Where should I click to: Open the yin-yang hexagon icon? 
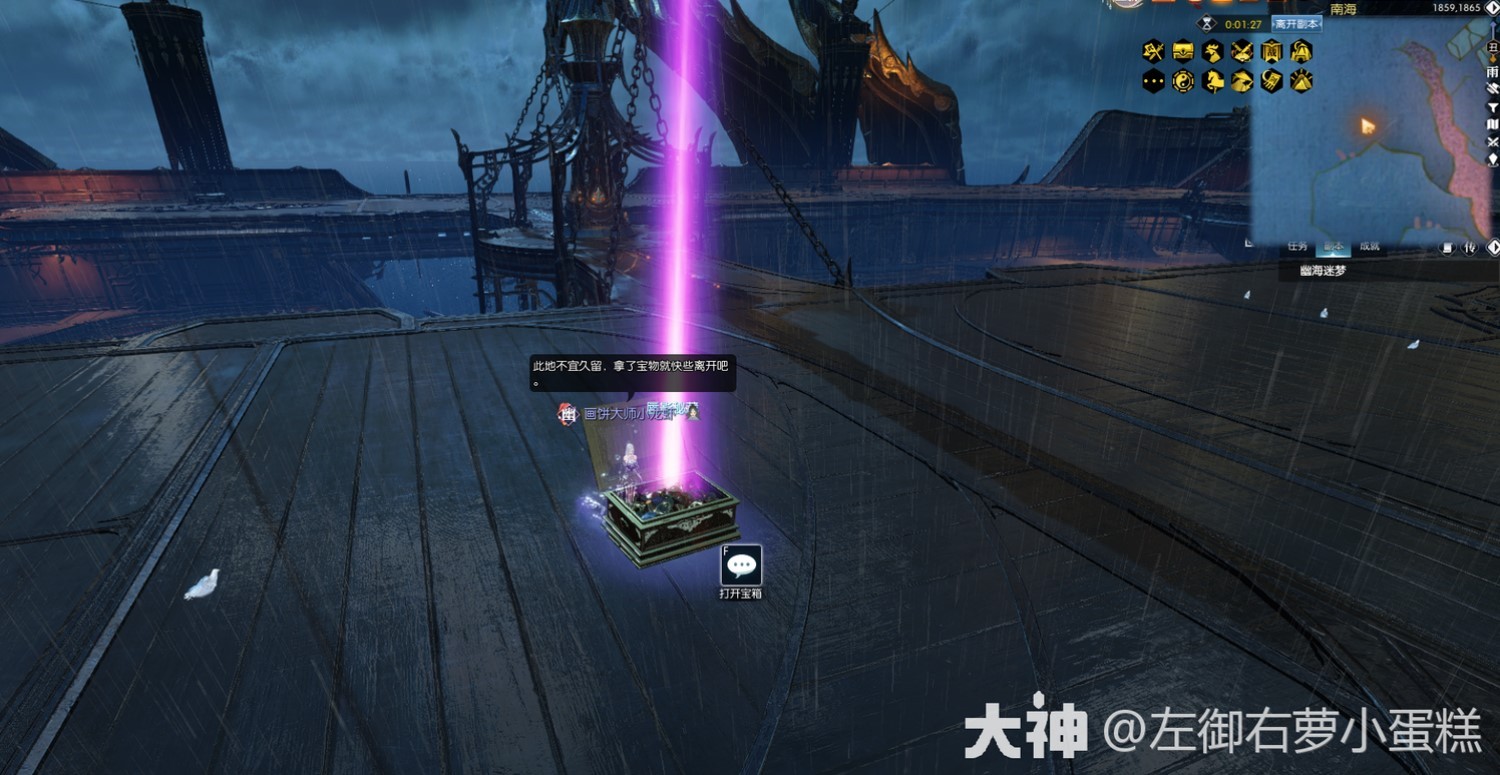[x=1184, y=81]
